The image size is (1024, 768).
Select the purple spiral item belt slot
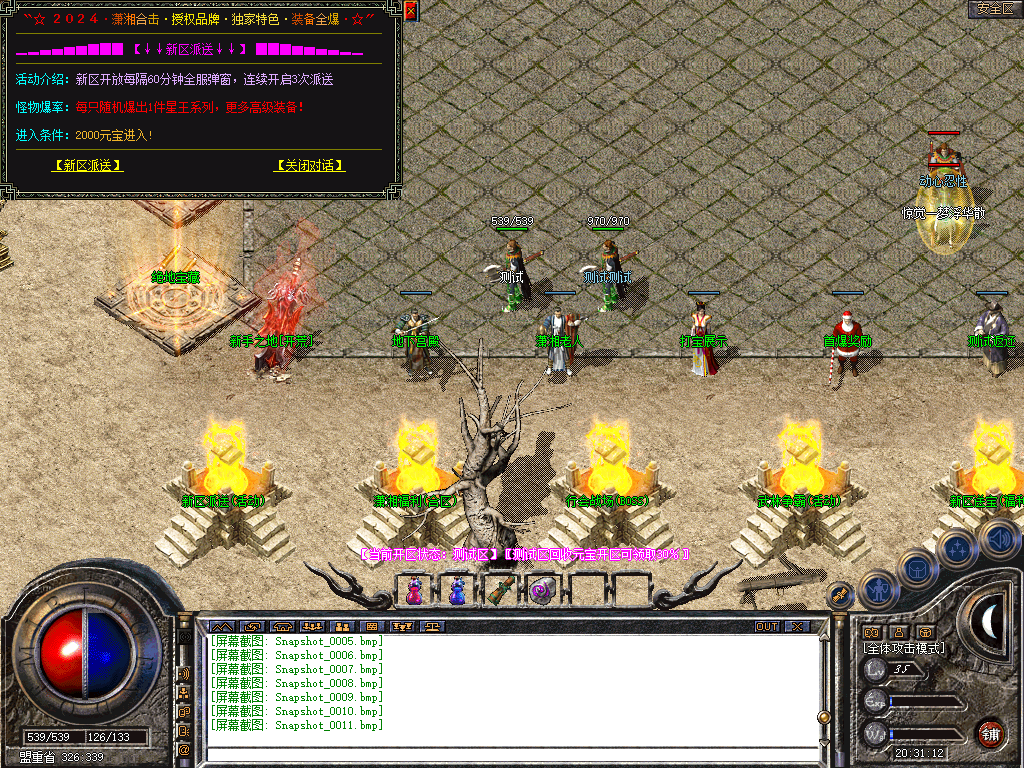point(543,591)
